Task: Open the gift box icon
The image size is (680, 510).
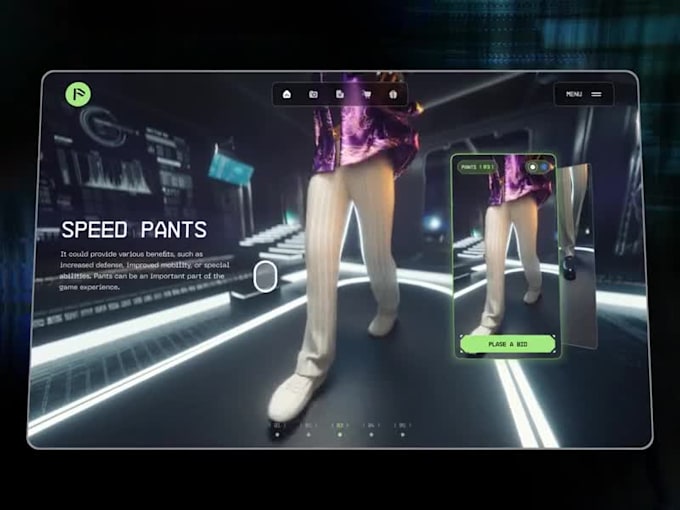Action: tap(393, 95)
